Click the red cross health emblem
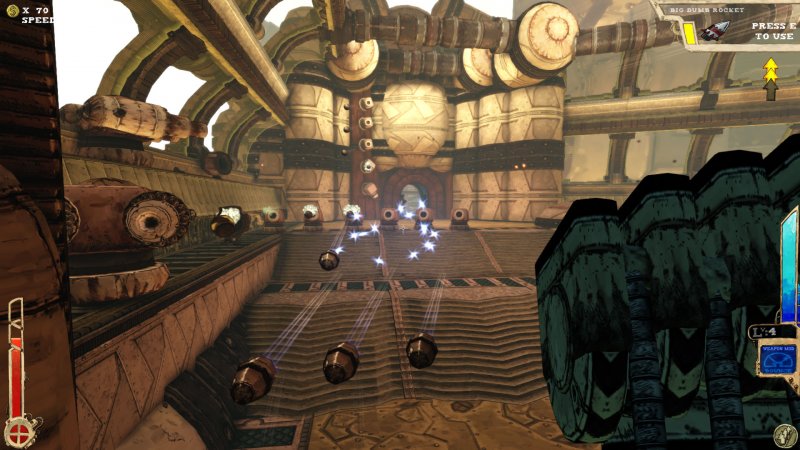The height and width of the screenshot is (450, 800). 17,433
